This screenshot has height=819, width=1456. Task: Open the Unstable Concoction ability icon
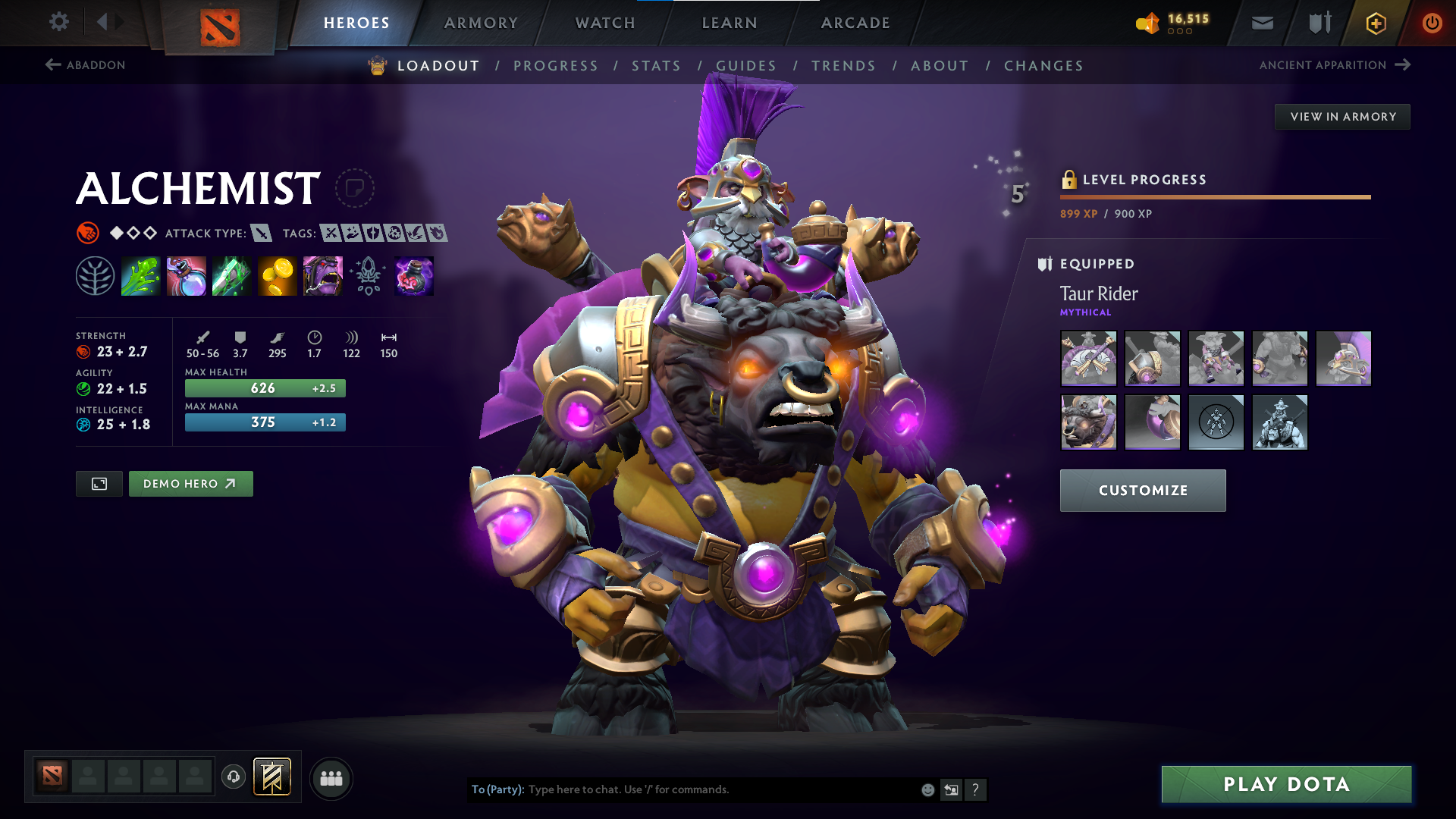point(187,275)
